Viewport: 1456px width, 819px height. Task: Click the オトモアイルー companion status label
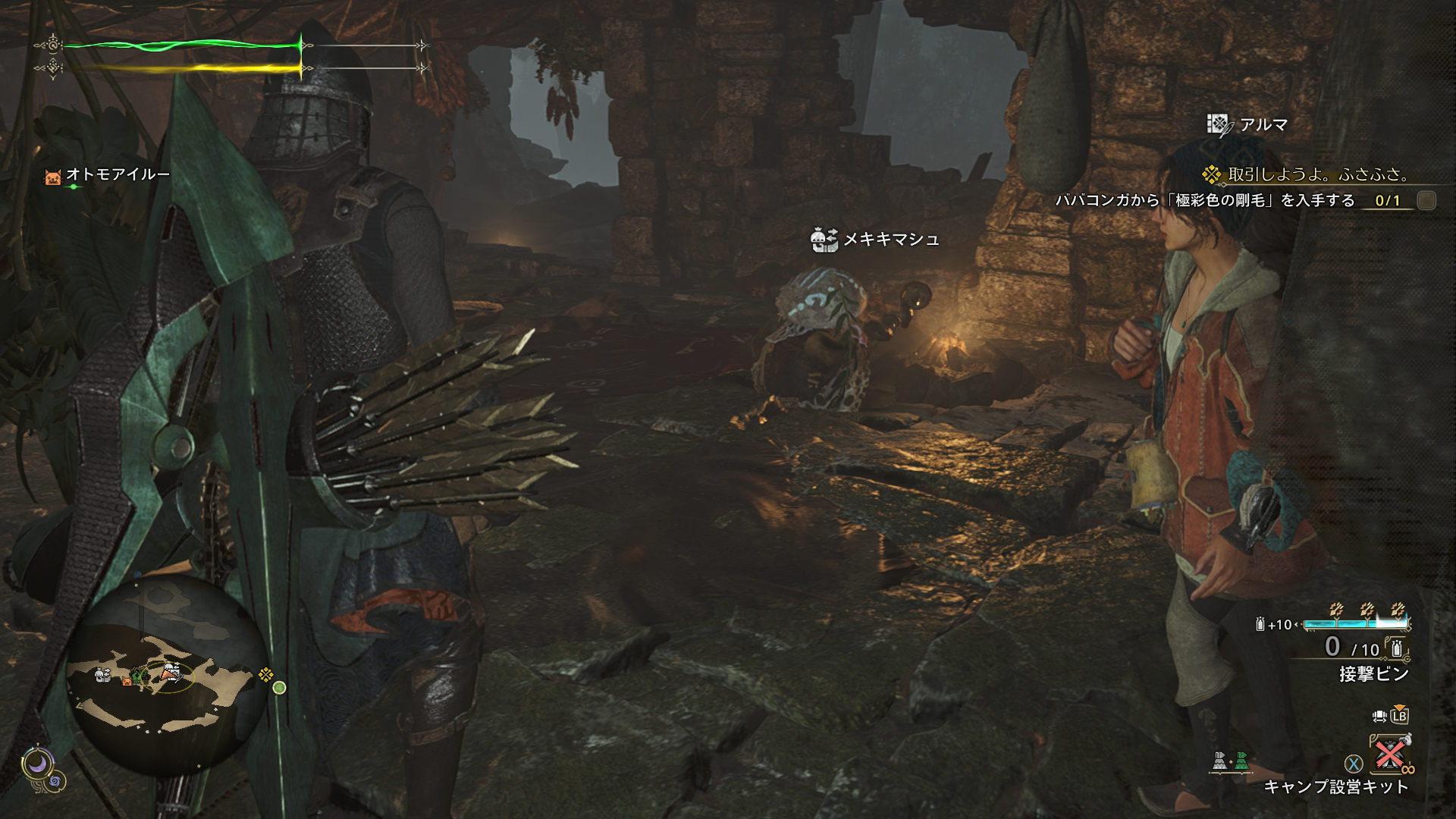click(118, 174)
